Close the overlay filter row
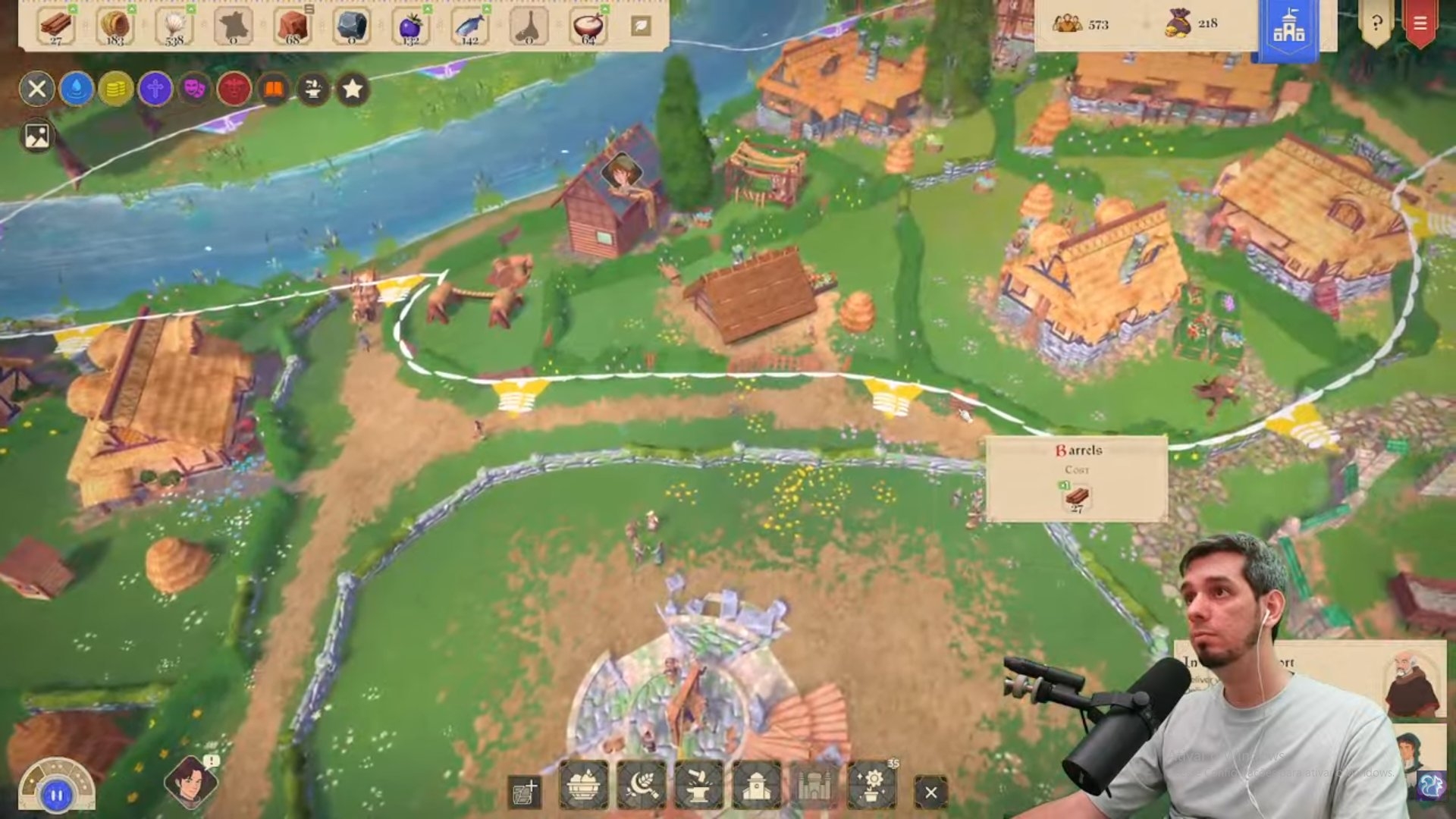This screenshot has width=1456, height=819. (x=36, y=89)
